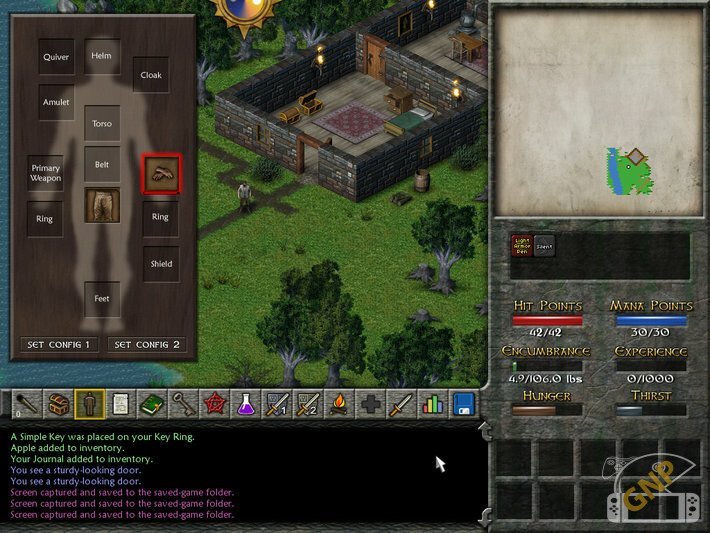The width and height of the screenshot is (710, 533).
Task: Select the Light Armor Pen status icon
Action: pyautogui.click(x=521, y=246)
